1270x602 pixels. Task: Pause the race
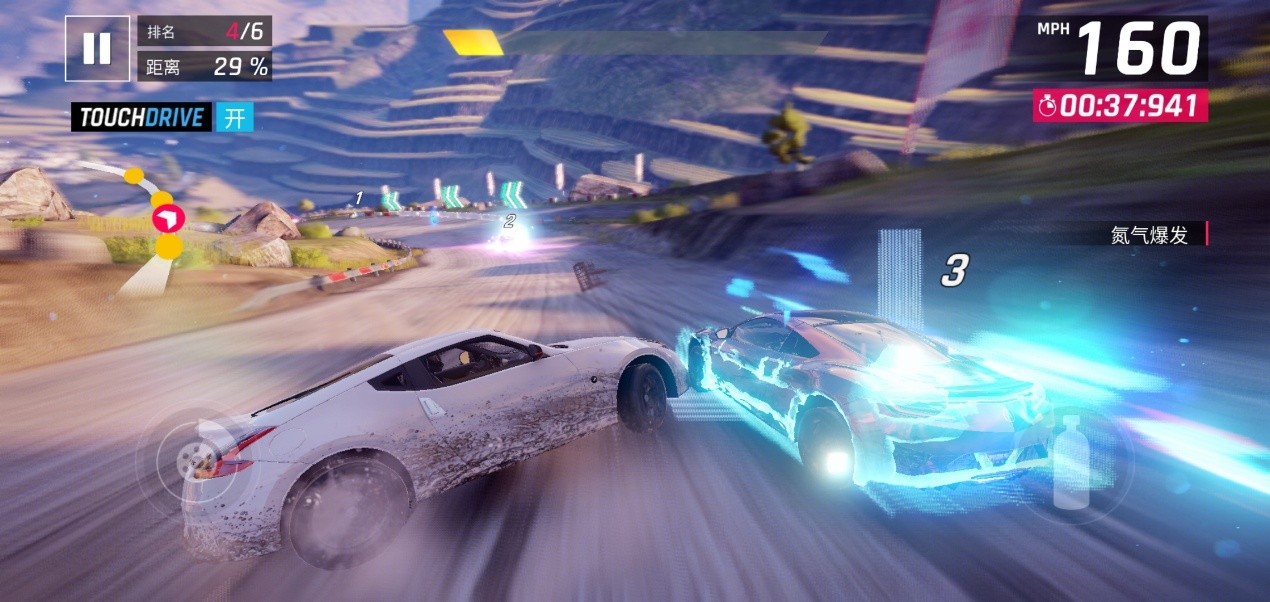[x=97, y=48]
